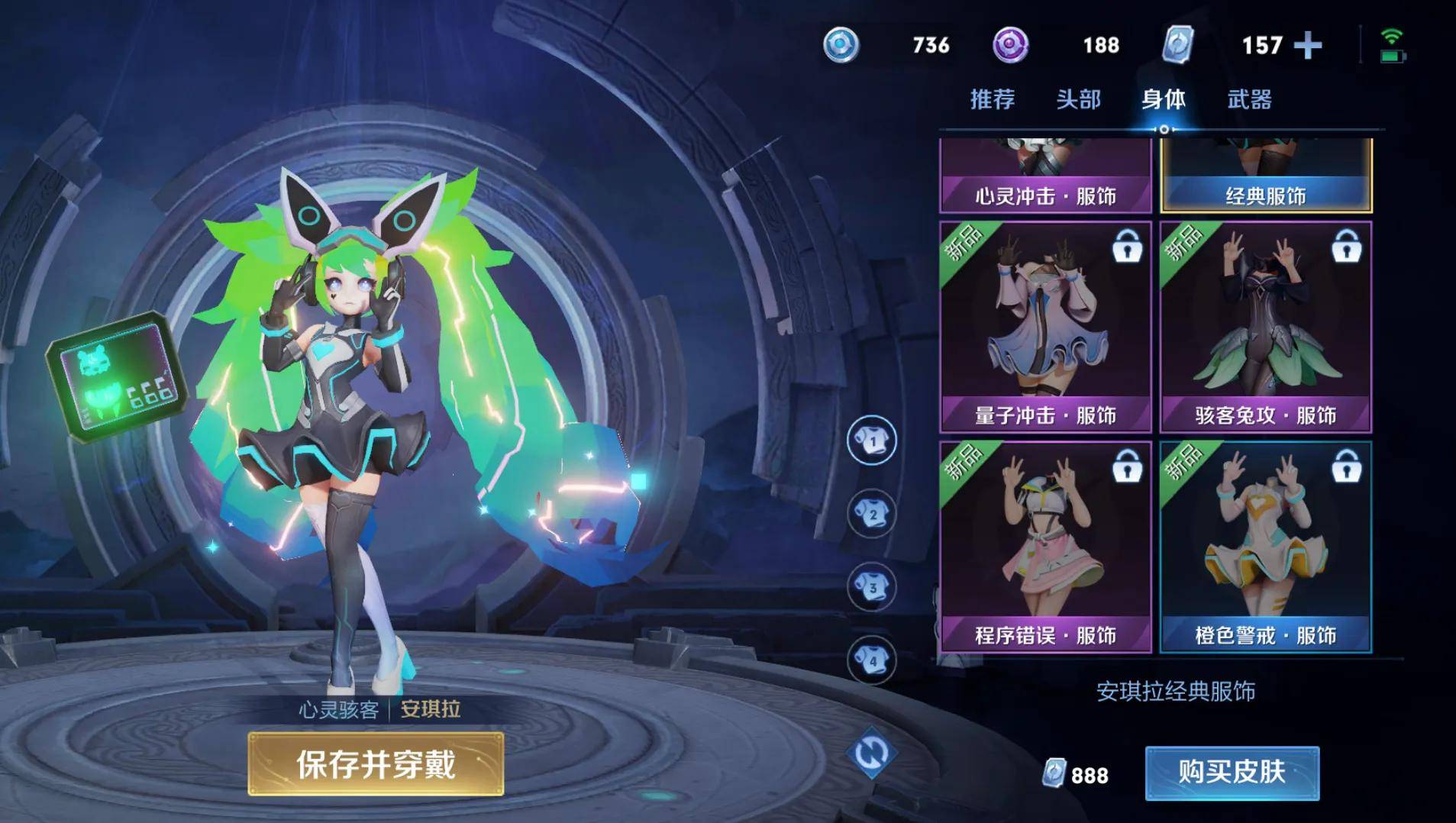Choose the 经典服饰 classic outfit
This screenshot has height=823, width=1456.
tap(1265, 176)
